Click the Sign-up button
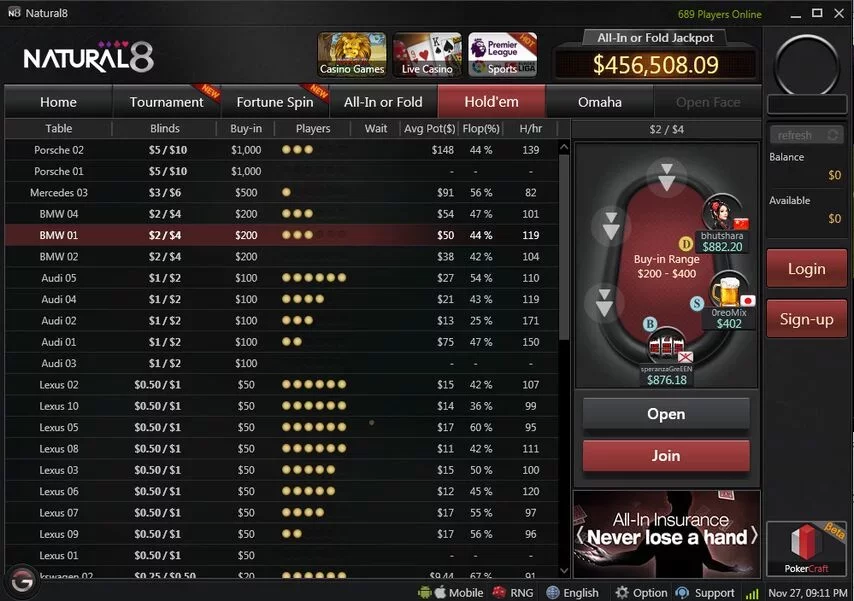The image size is (854, 601). (x=806, y=319)
